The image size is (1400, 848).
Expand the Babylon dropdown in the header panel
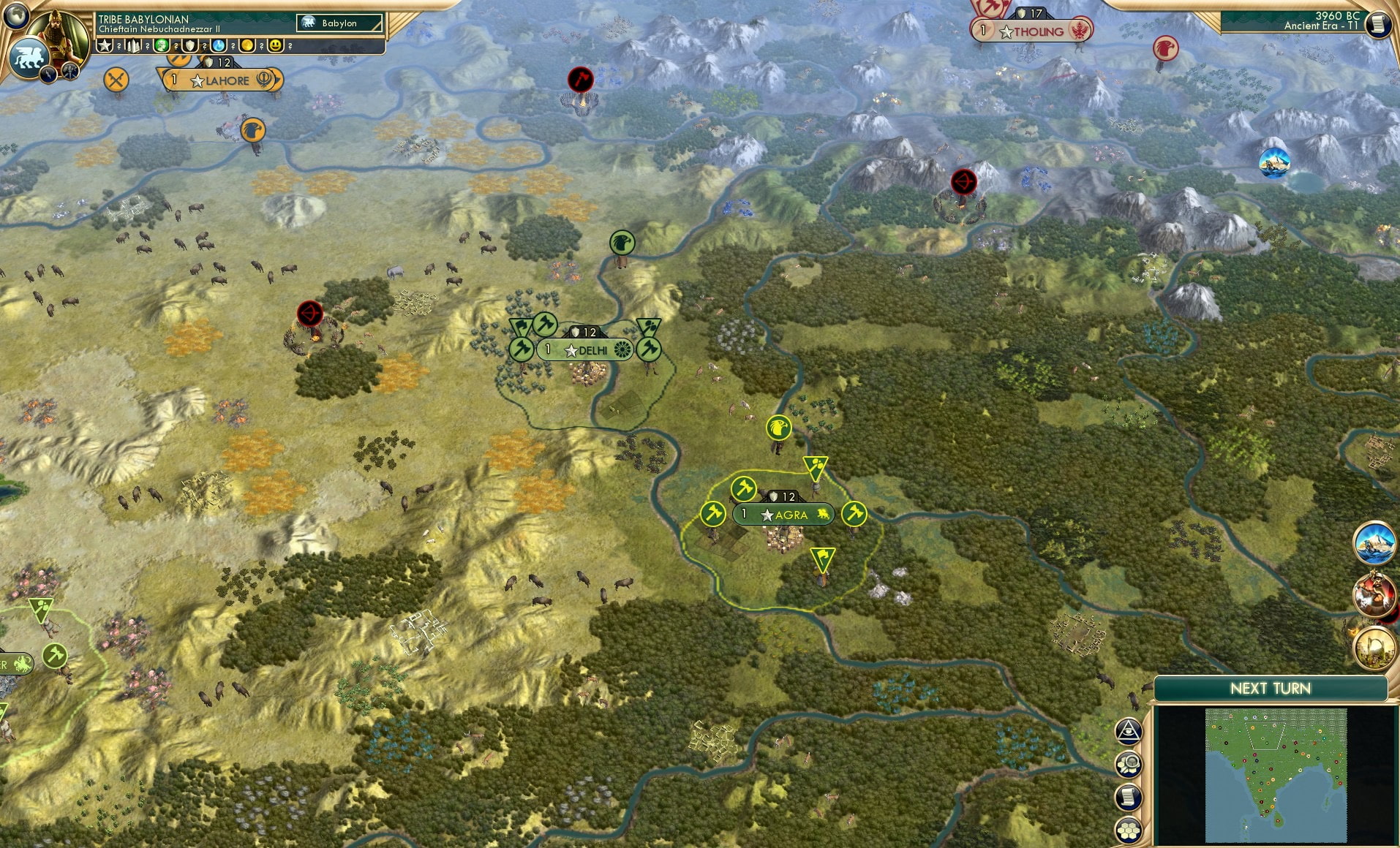pyautogui.click(x=340, y=23)
